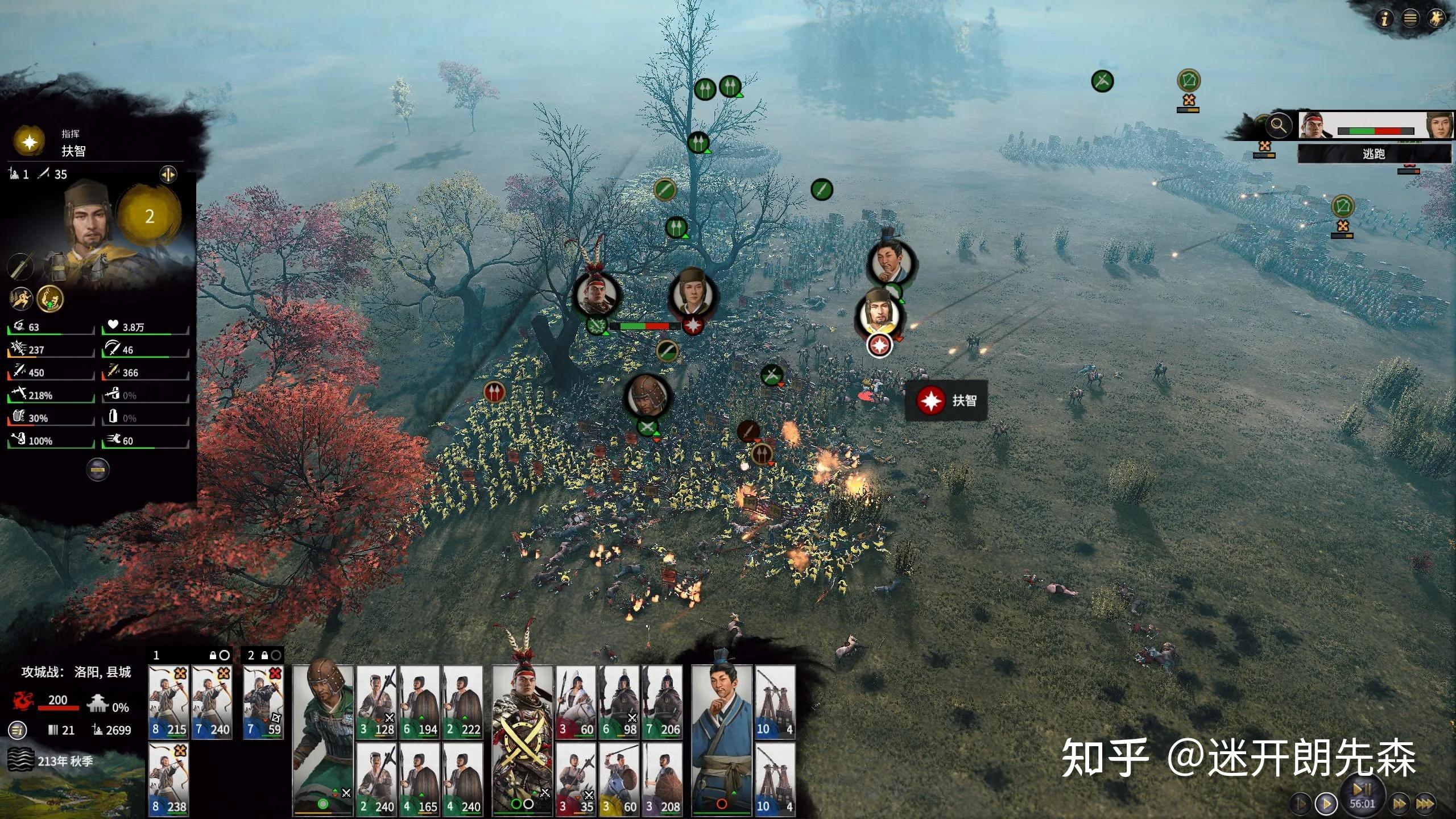This screenshot has height=819, width=1456.
Task: Click the 逃跑 (flee) duel button
Action: 1374,154
